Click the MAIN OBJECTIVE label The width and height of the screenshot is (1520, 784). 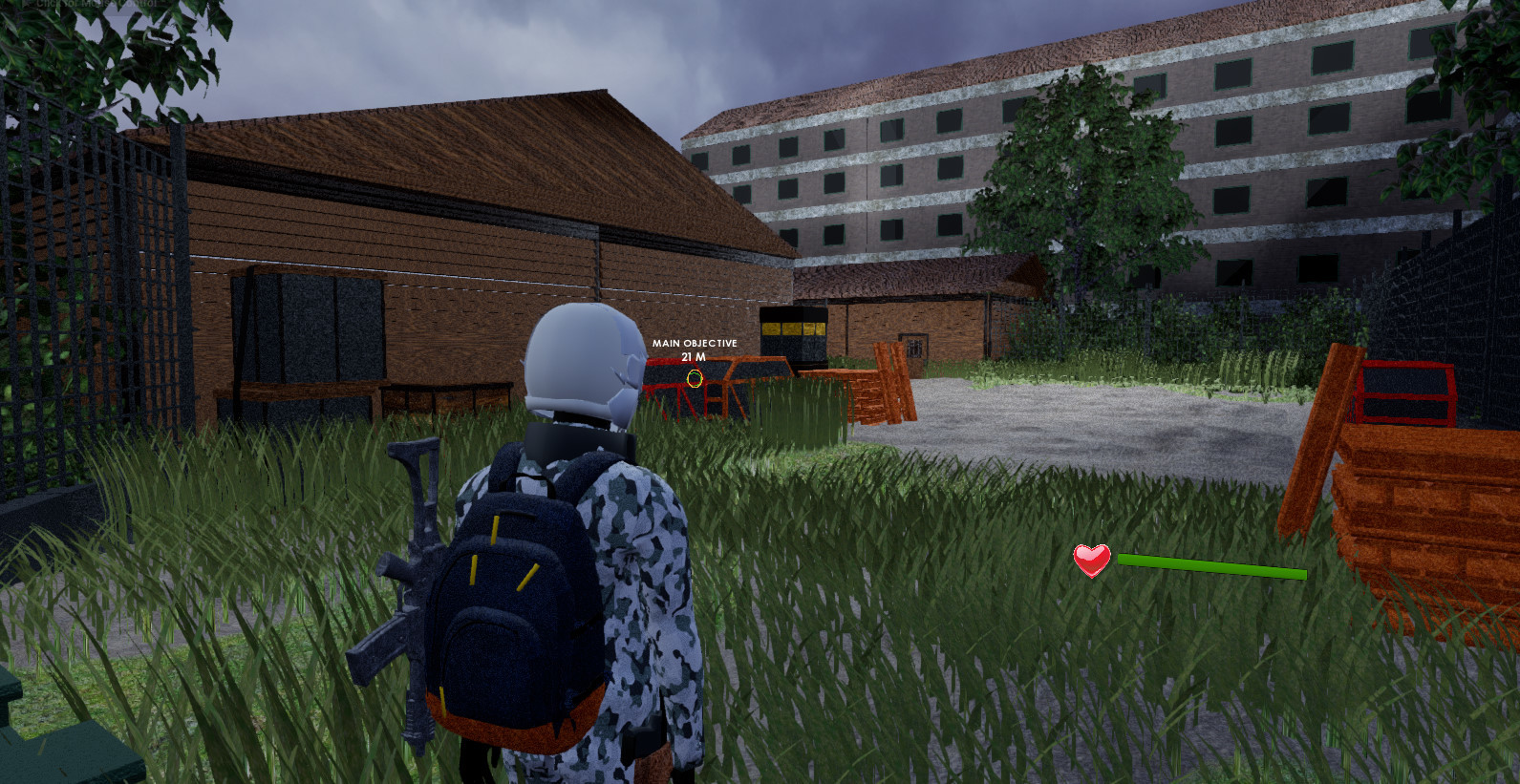pyautogui.click(x=694, y=342)
